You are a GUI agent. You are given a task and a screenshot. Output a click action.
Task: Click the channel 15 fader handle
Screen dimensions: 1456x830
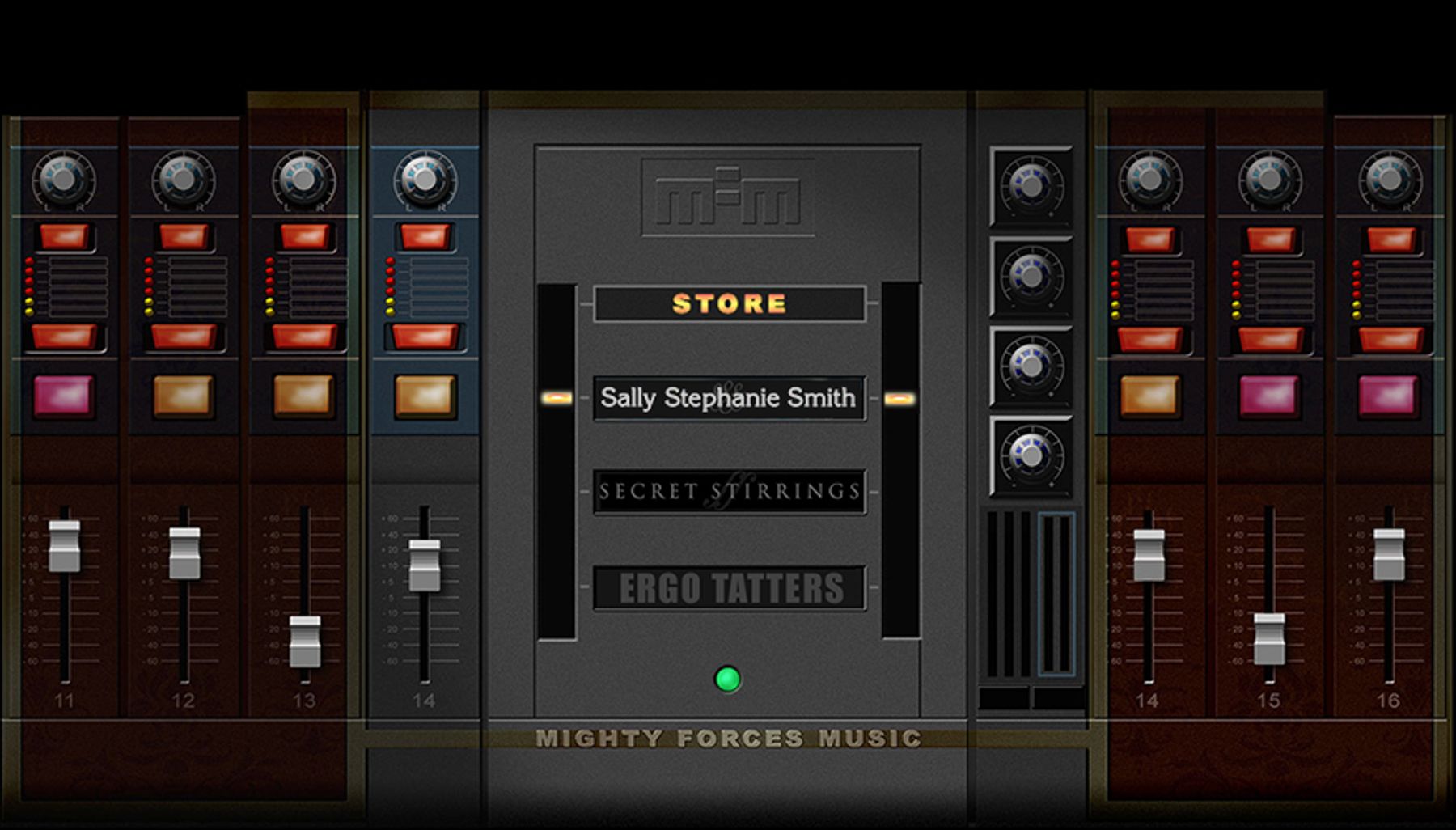[x=1269, y=638]
